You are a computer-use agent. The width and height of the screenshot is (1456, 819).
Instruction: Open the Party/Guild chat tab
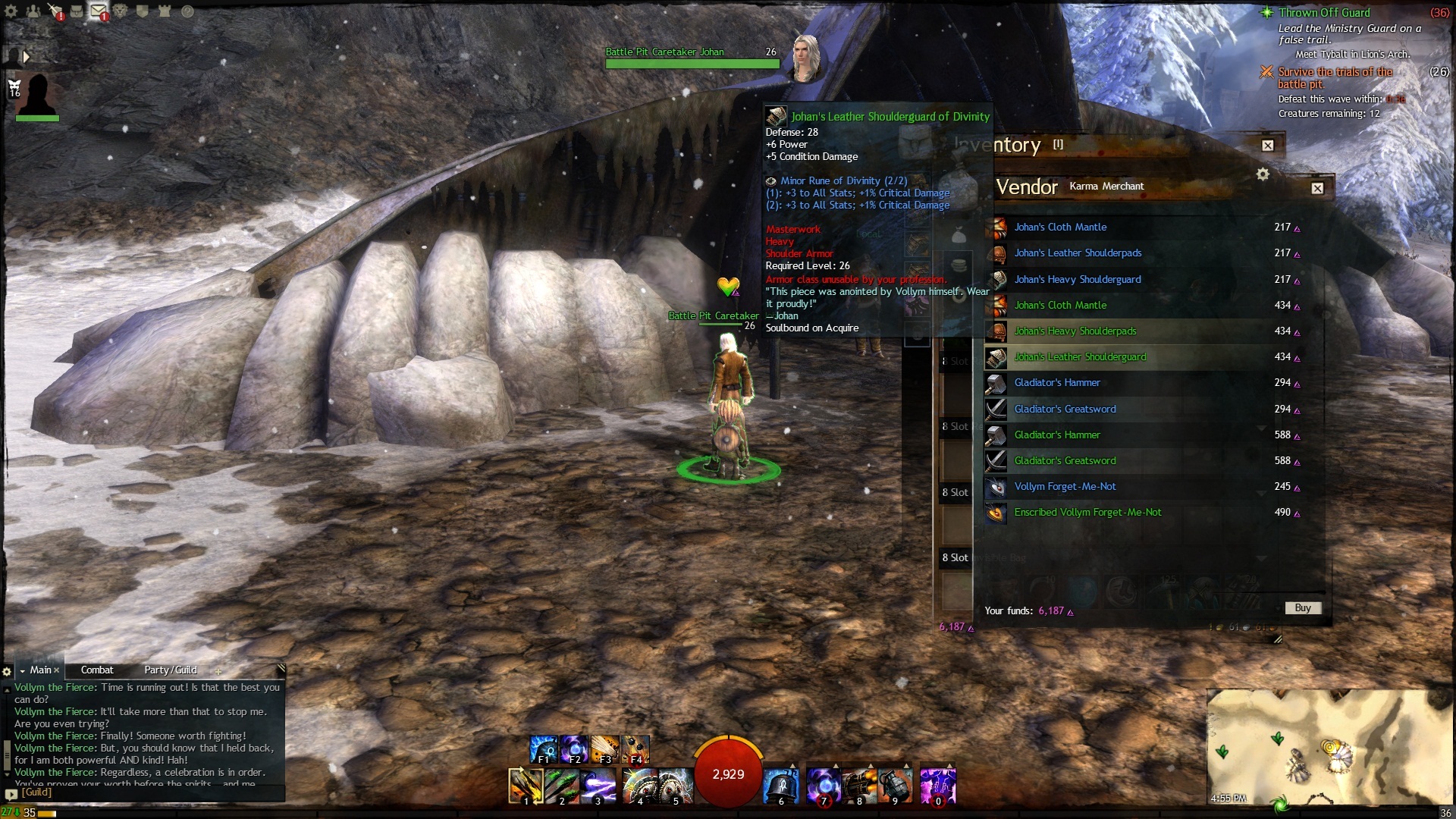coord(171,670)
